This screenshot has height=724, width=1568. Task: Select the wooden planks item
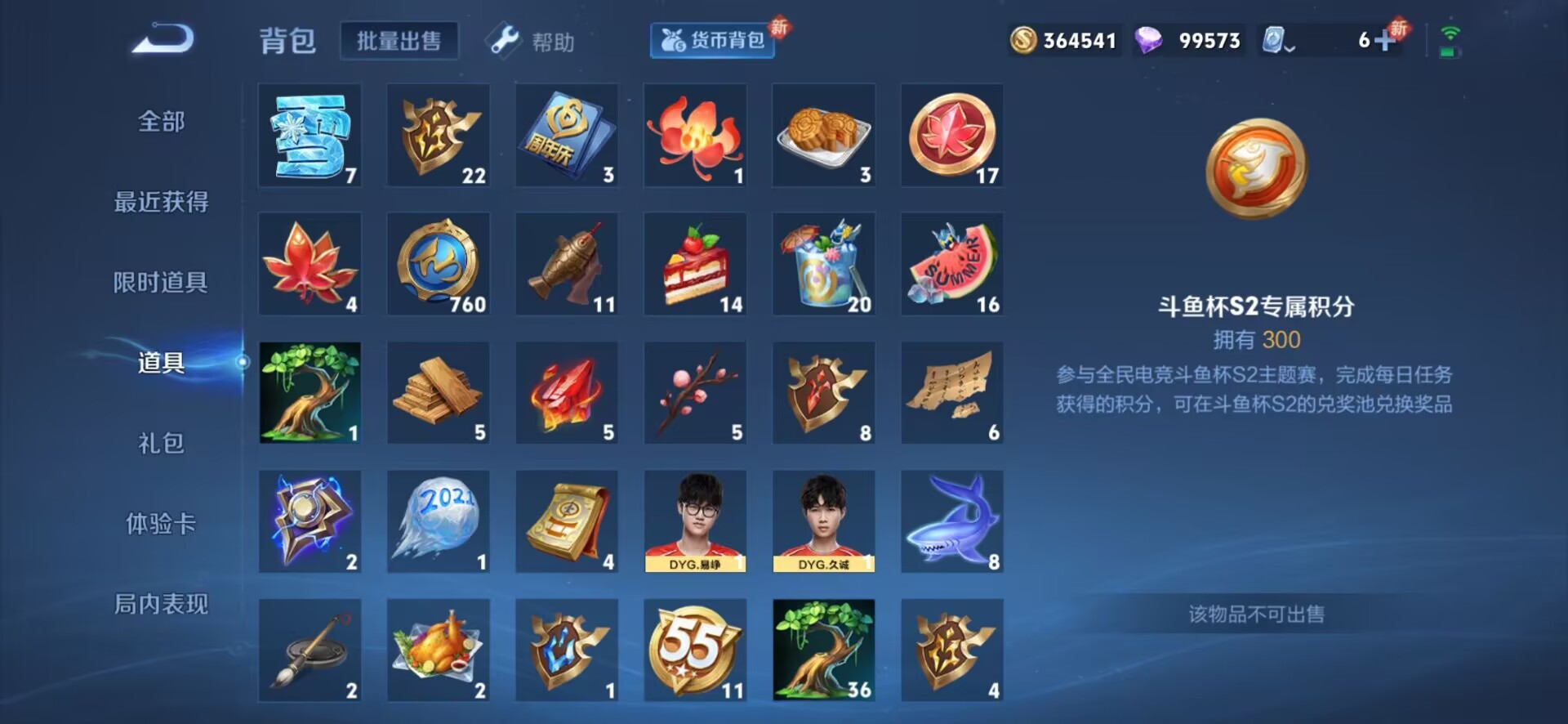[x=438, y=393]
